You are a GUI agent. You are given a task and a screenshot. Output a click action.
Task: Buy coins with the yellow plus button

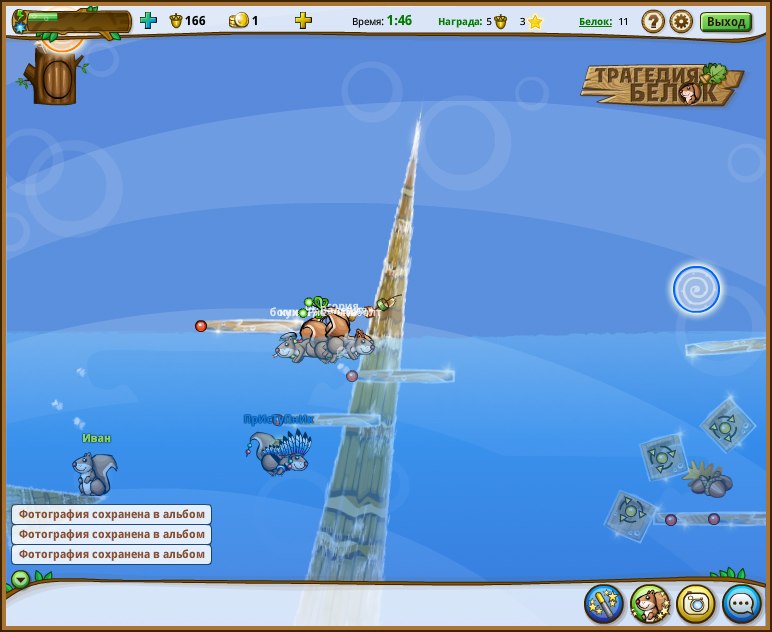click(x=303, y=20)
